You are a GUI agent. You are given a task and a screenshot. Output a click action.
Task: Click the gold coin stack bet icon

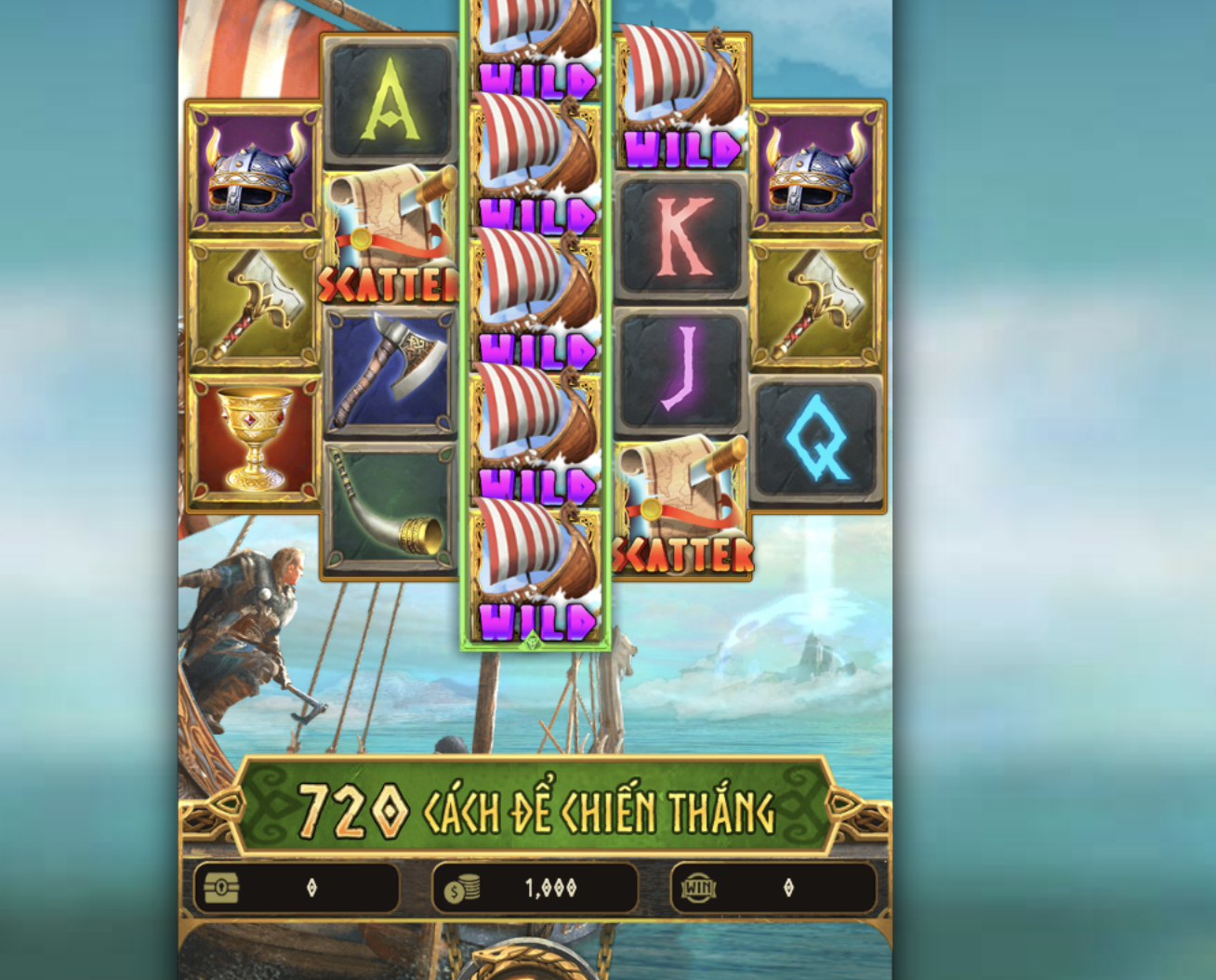tap(462, 888)
